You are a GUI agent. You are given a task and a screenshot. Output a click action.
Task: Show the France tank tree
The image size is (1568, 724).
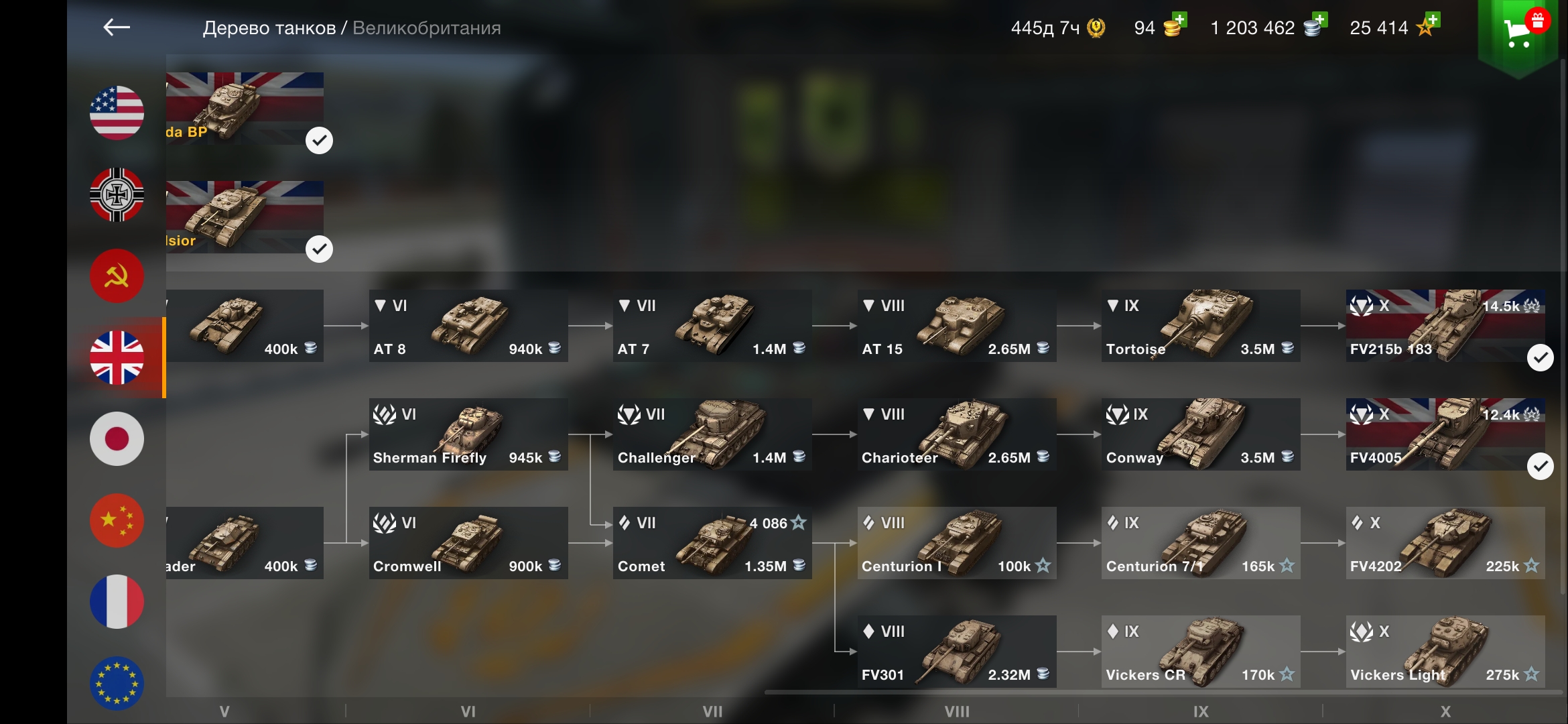pos(117,602)
